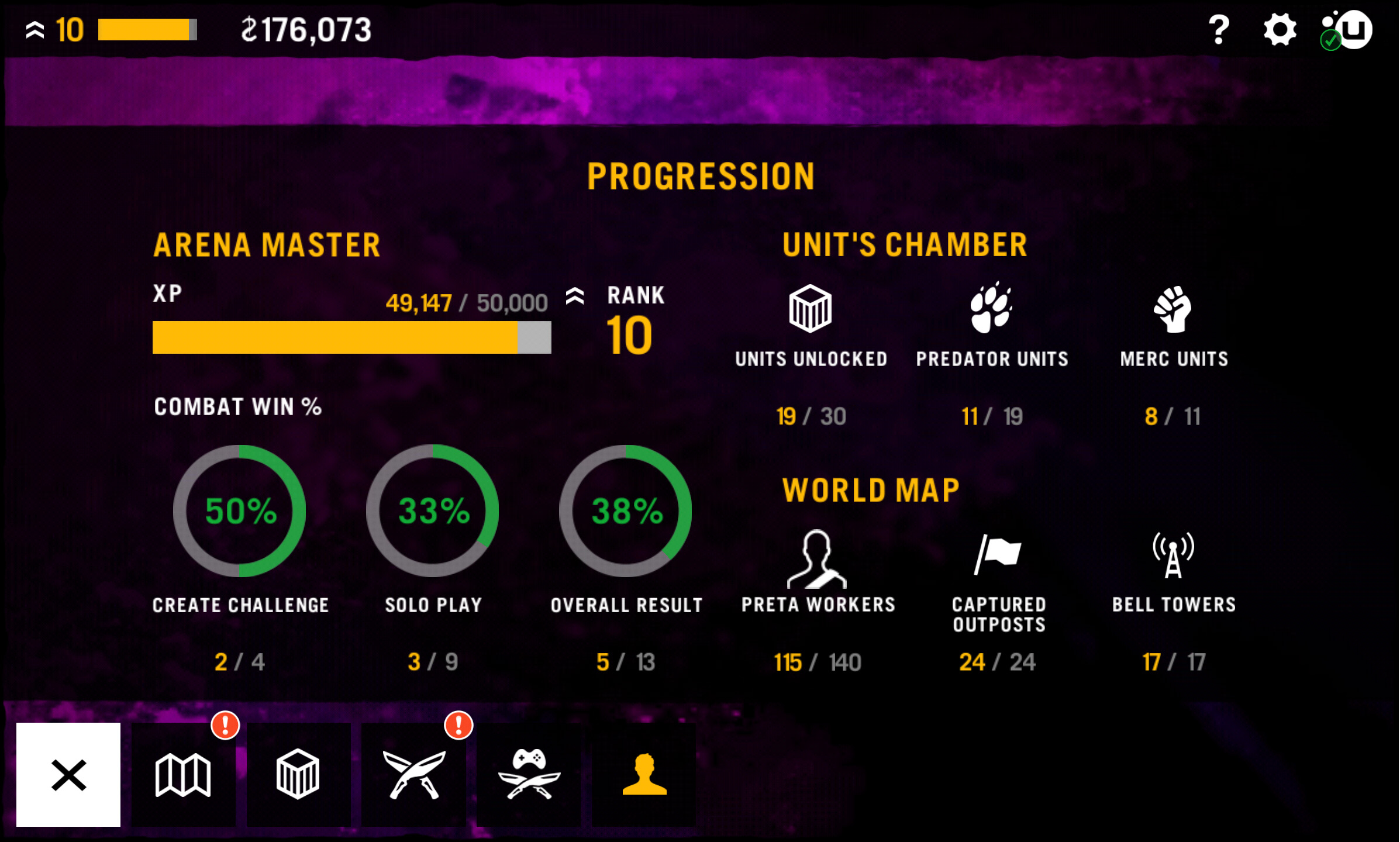Close the menu with the X button
Screen dimensions: 1400x842
[x=68, y=774]
